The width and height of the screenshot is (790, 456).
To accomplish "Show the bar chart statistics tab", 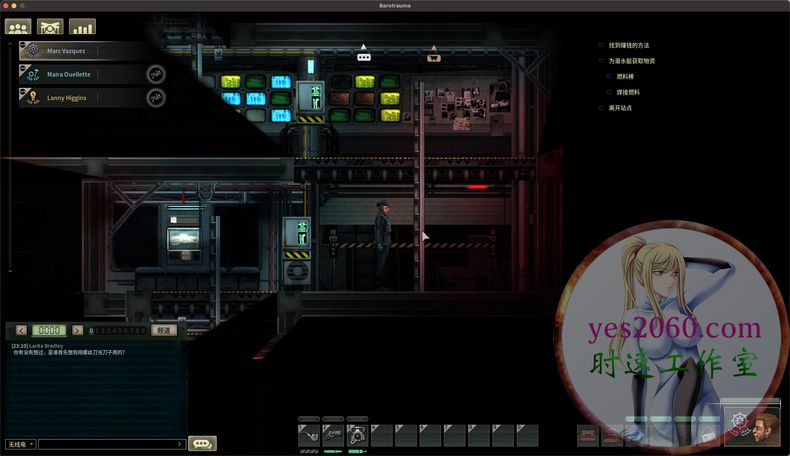I will point(82,27).
